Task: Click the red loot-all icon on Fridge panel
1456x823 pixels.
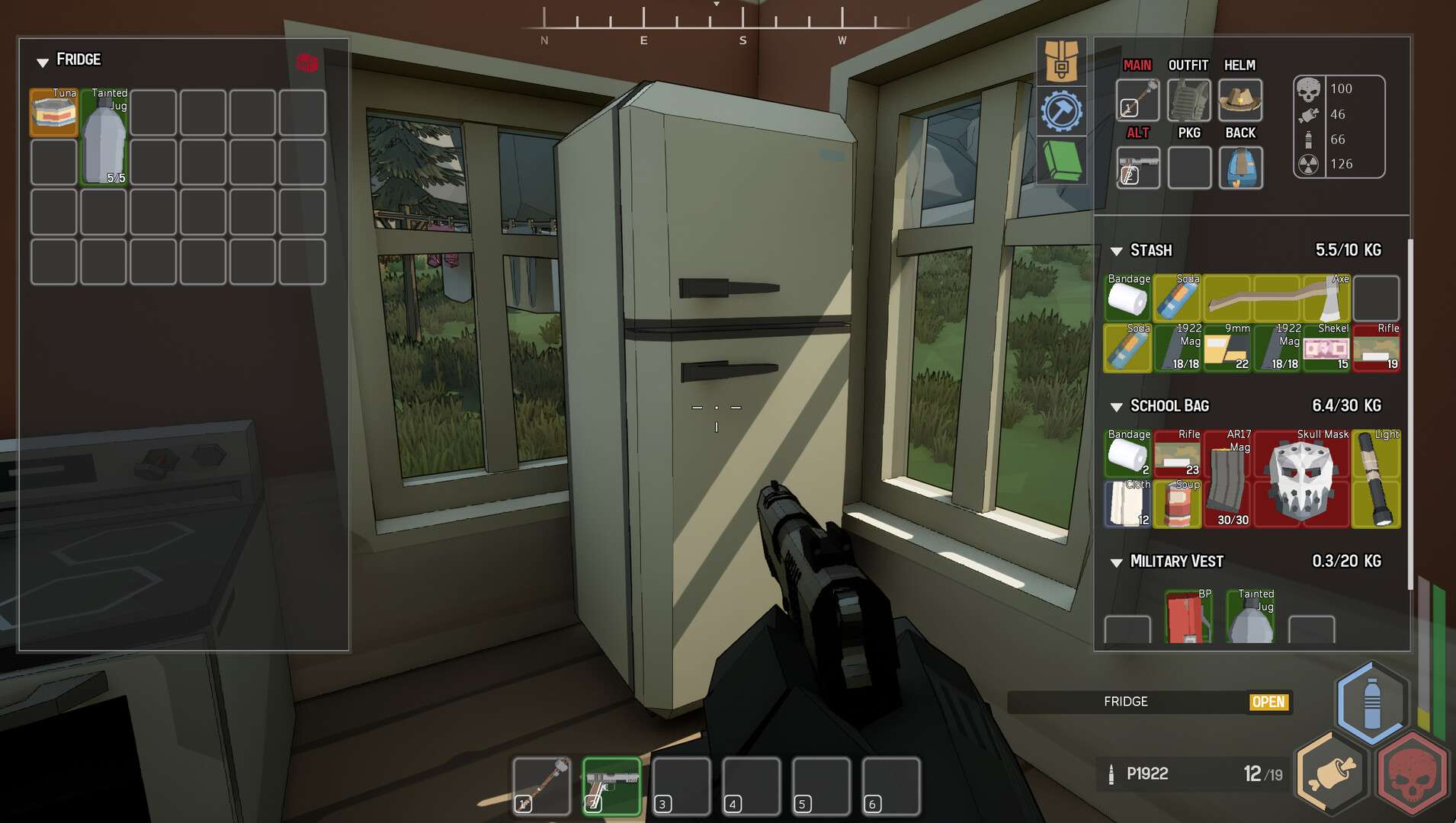Action: 306,62
